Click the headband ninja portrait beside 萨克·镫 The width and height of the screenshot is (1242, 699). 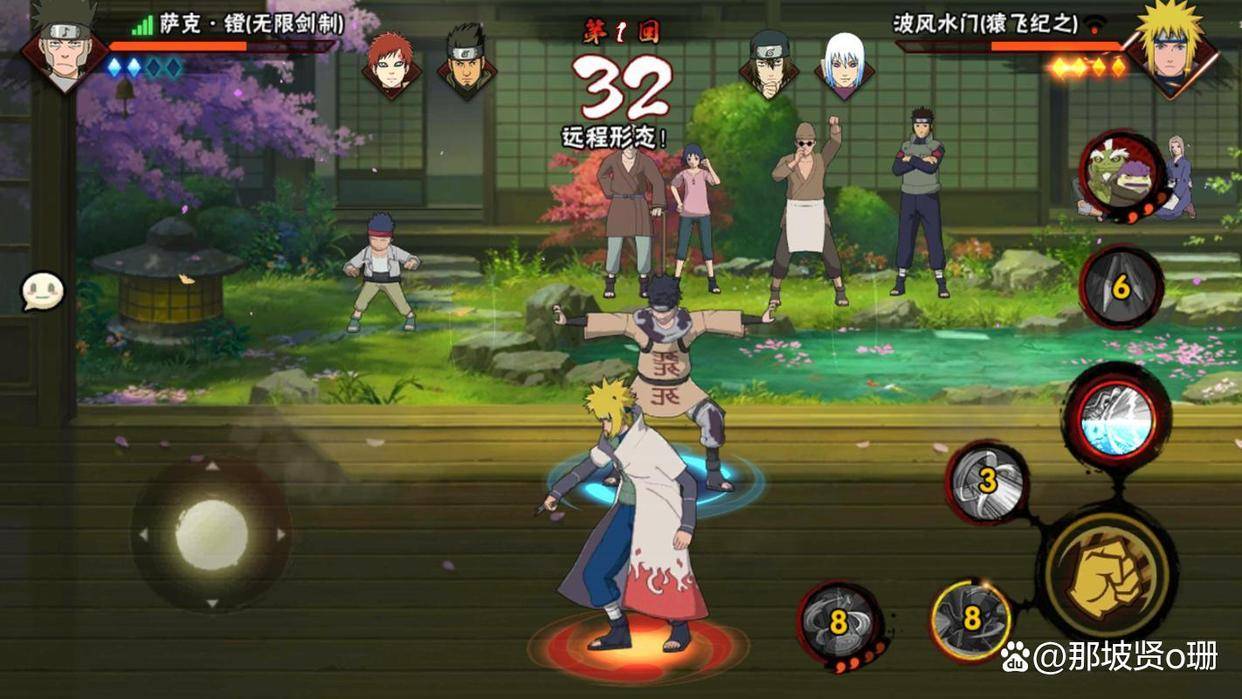click(65, 45)
